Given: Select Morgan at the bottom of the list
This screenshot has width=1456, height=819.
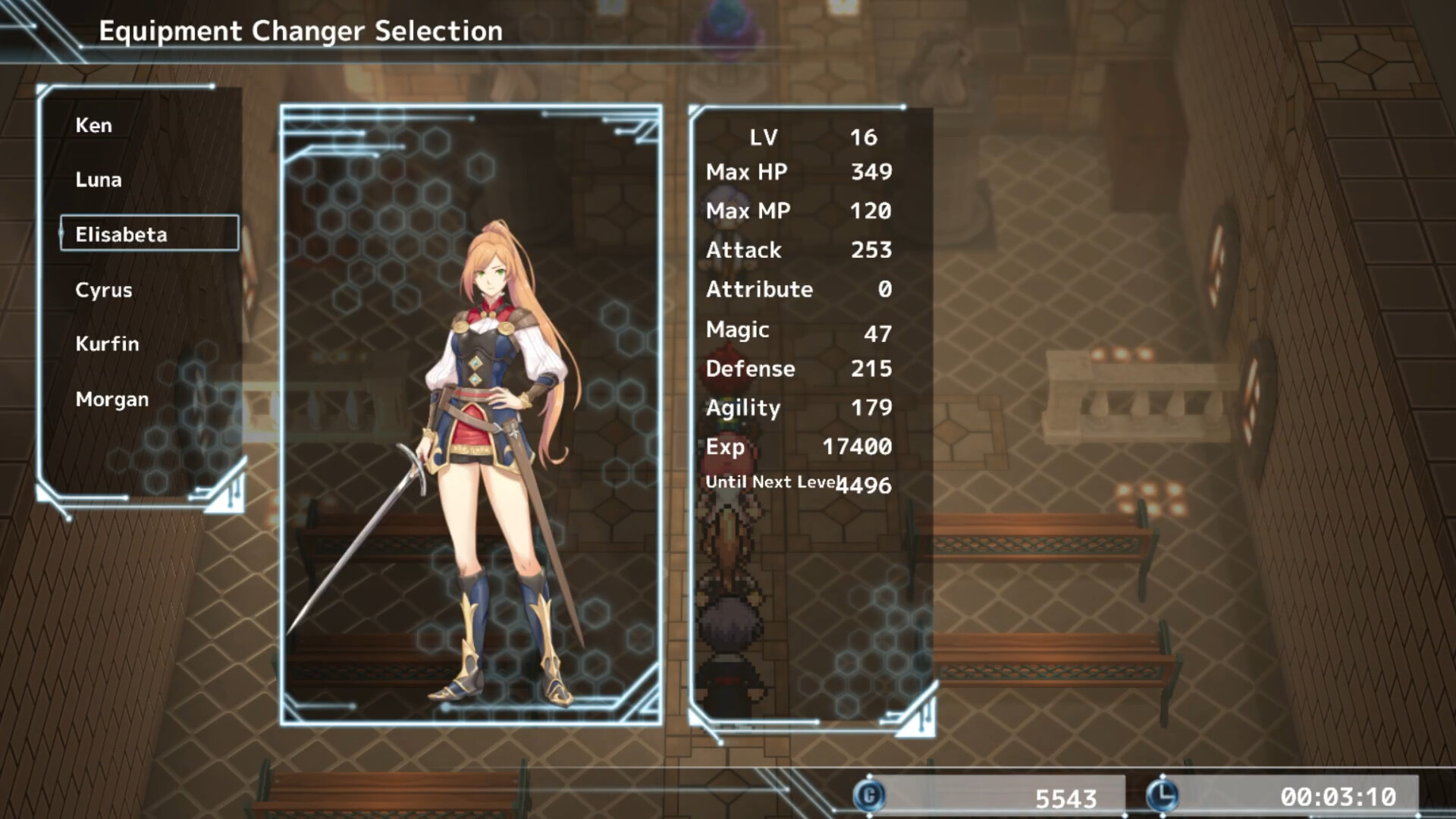Looking at the screenshot, I should click(111, 399).
